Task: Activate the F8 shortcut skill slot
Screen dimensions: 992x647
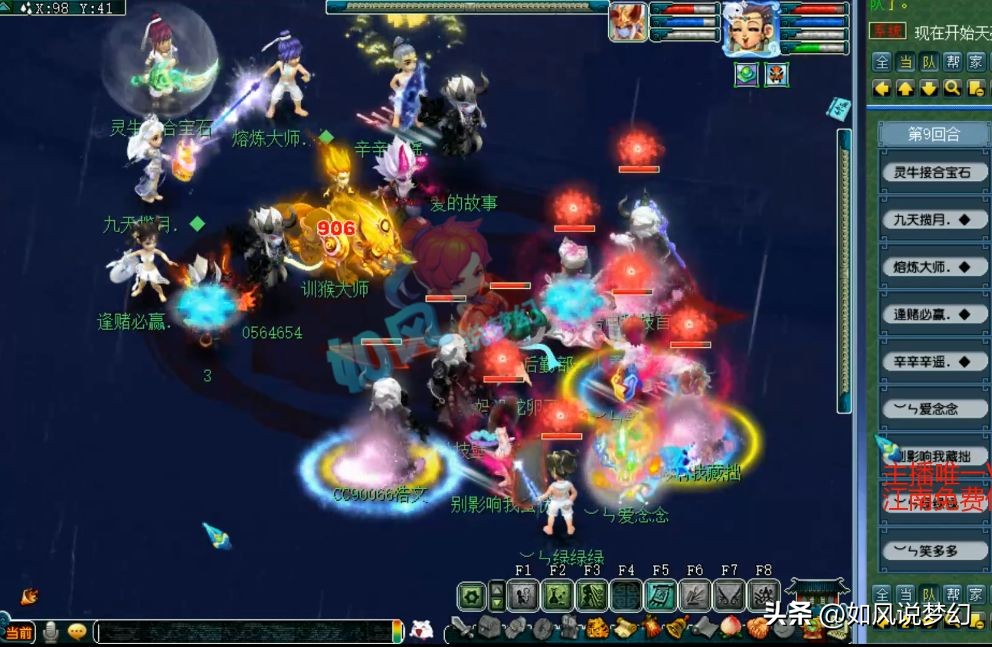Action: click(x=764, y=596)
